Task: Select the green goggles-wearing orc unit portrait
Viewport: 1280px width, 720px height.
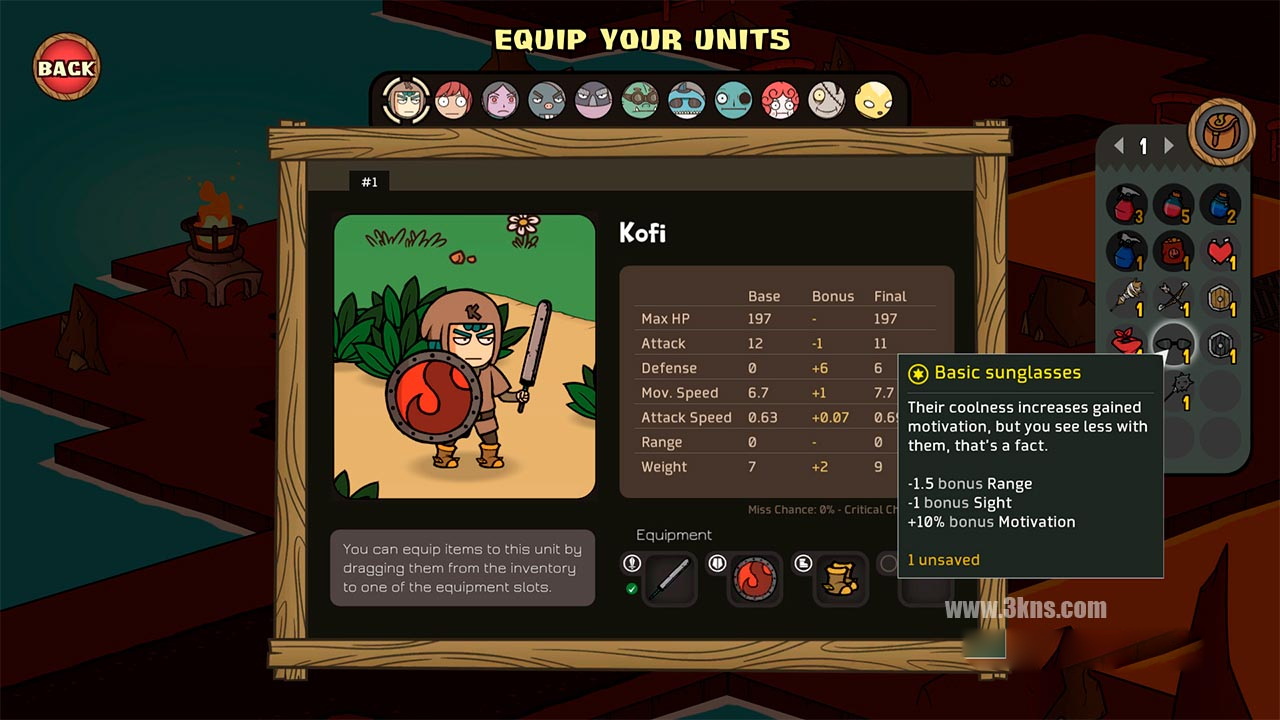Action: (x=640, y=100)
